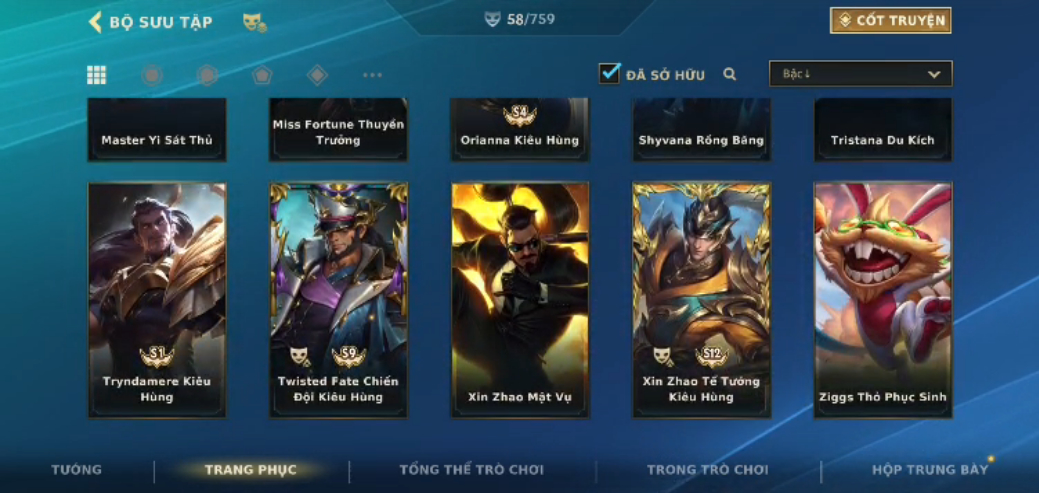Switch to the Tướng tab
The width and height of the screenshot is (1039, 493).
click(x=77, y=470)
